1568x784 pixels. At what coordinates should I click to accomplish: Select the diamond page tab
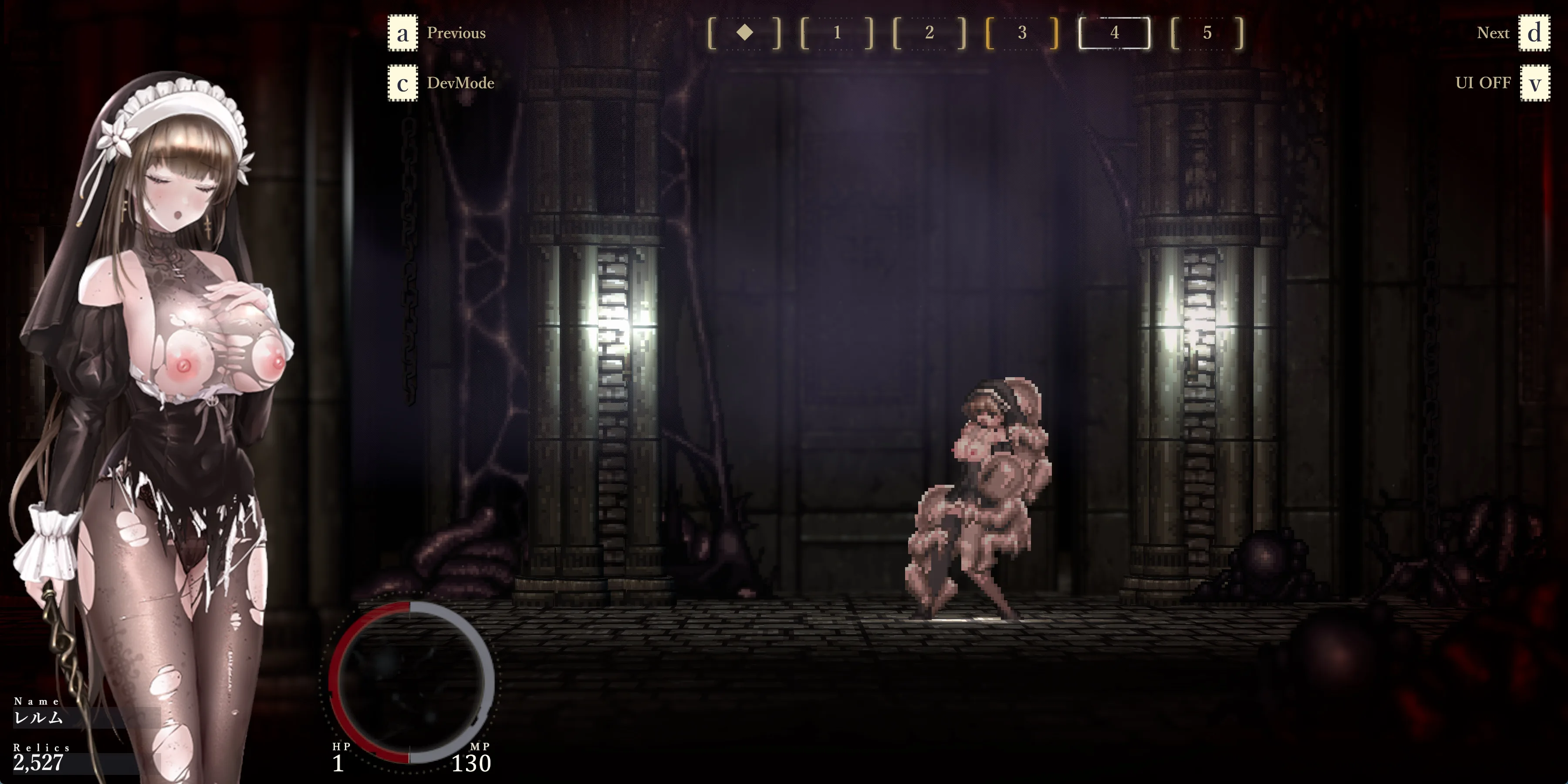pyautogui.click(x=744, y=33)
